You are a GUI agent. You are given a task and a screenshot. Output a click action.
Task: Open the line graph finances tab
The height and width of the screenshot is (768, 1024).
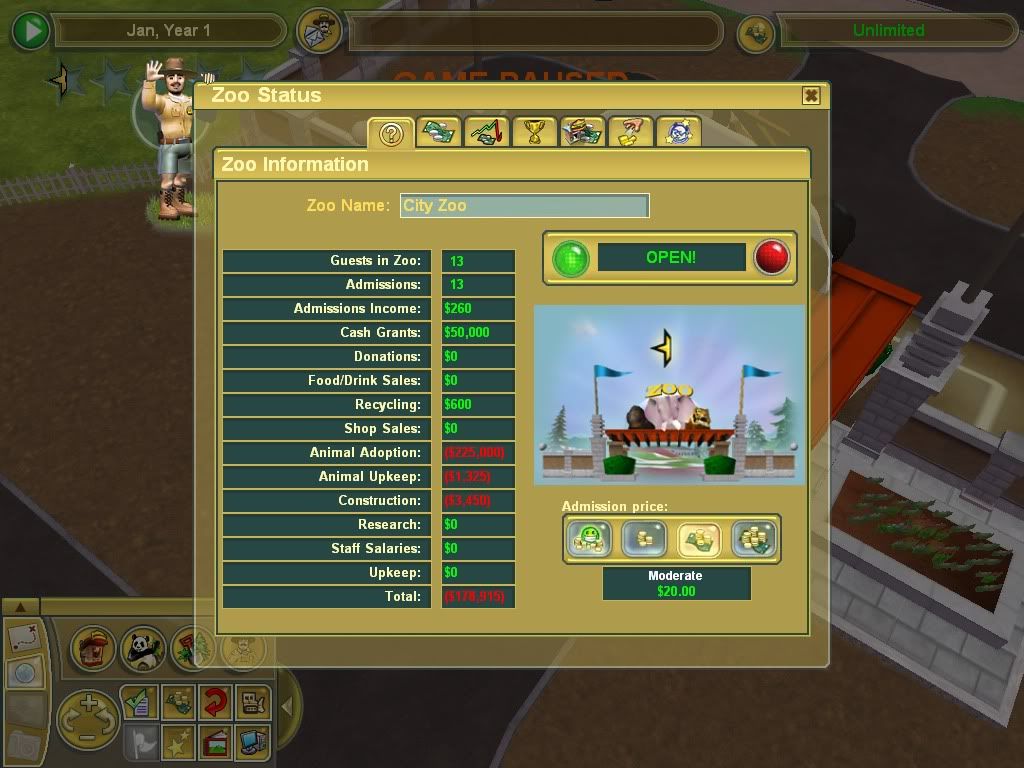(487, 132)
